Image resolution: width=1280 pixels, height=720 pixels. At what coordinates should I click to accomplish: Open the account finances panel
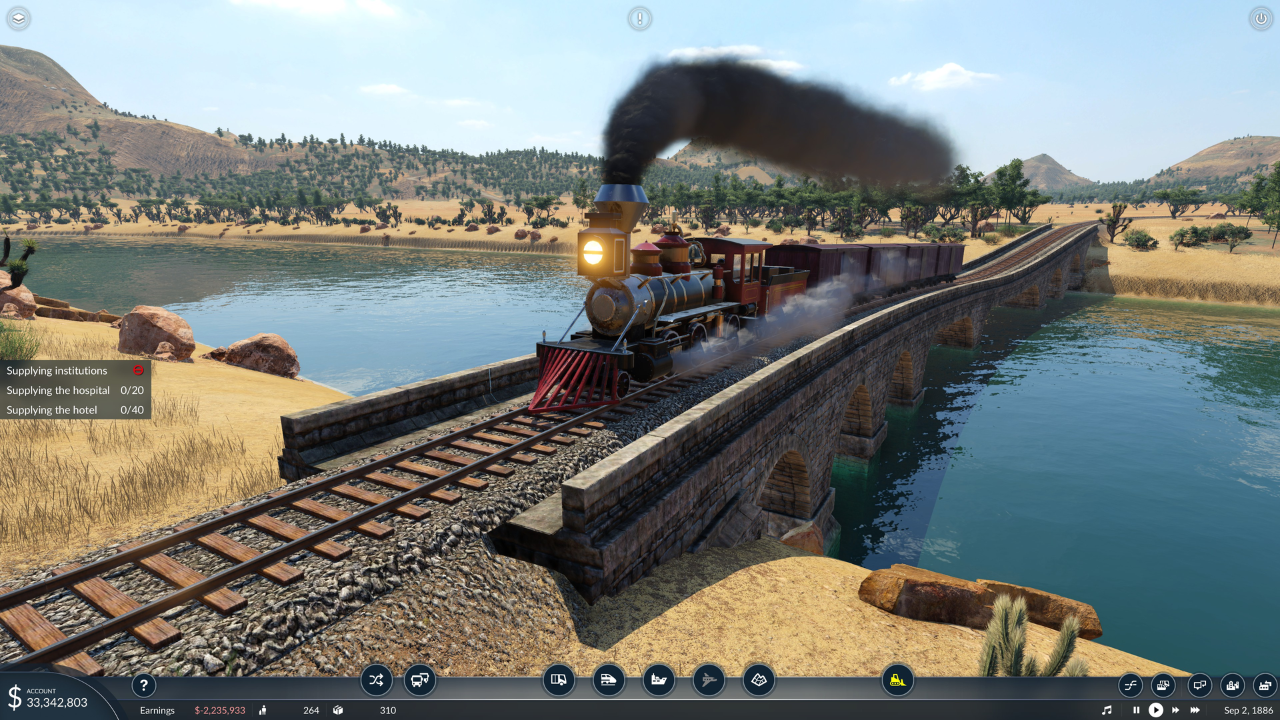coord(50,697)
